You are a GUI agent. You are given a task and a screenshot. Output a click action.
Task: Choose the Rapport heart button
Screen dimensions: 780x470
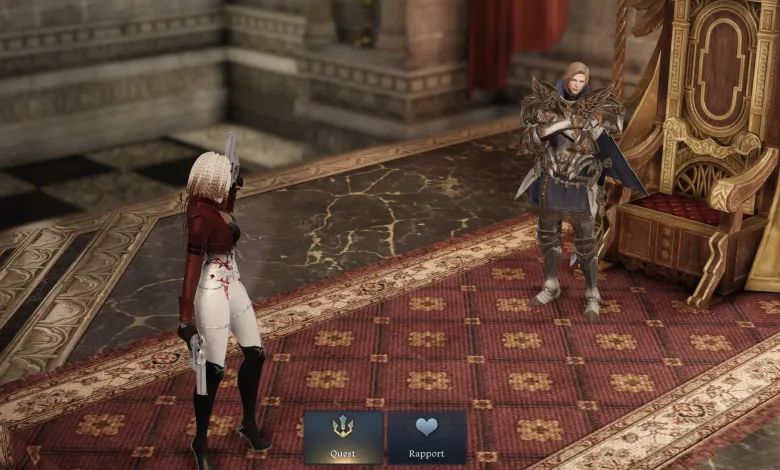coord(427,437)
